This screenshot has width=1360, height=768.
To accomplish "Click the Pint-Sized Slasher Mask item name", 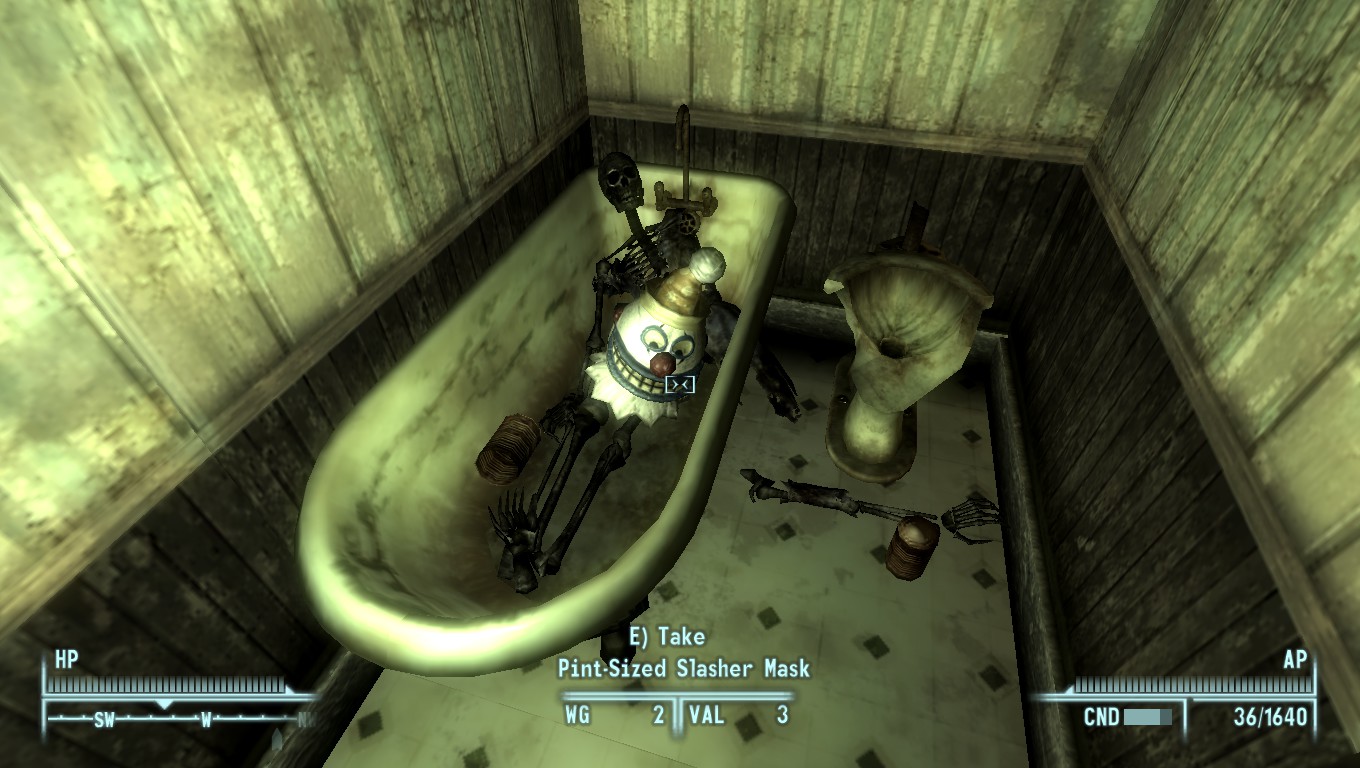I will [x=684, y=670].
